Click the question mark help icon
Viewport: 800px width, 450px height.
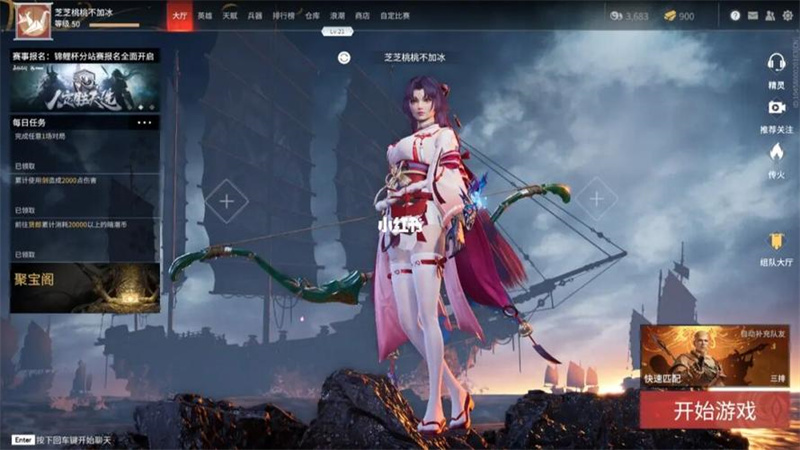tap(736, 16)
